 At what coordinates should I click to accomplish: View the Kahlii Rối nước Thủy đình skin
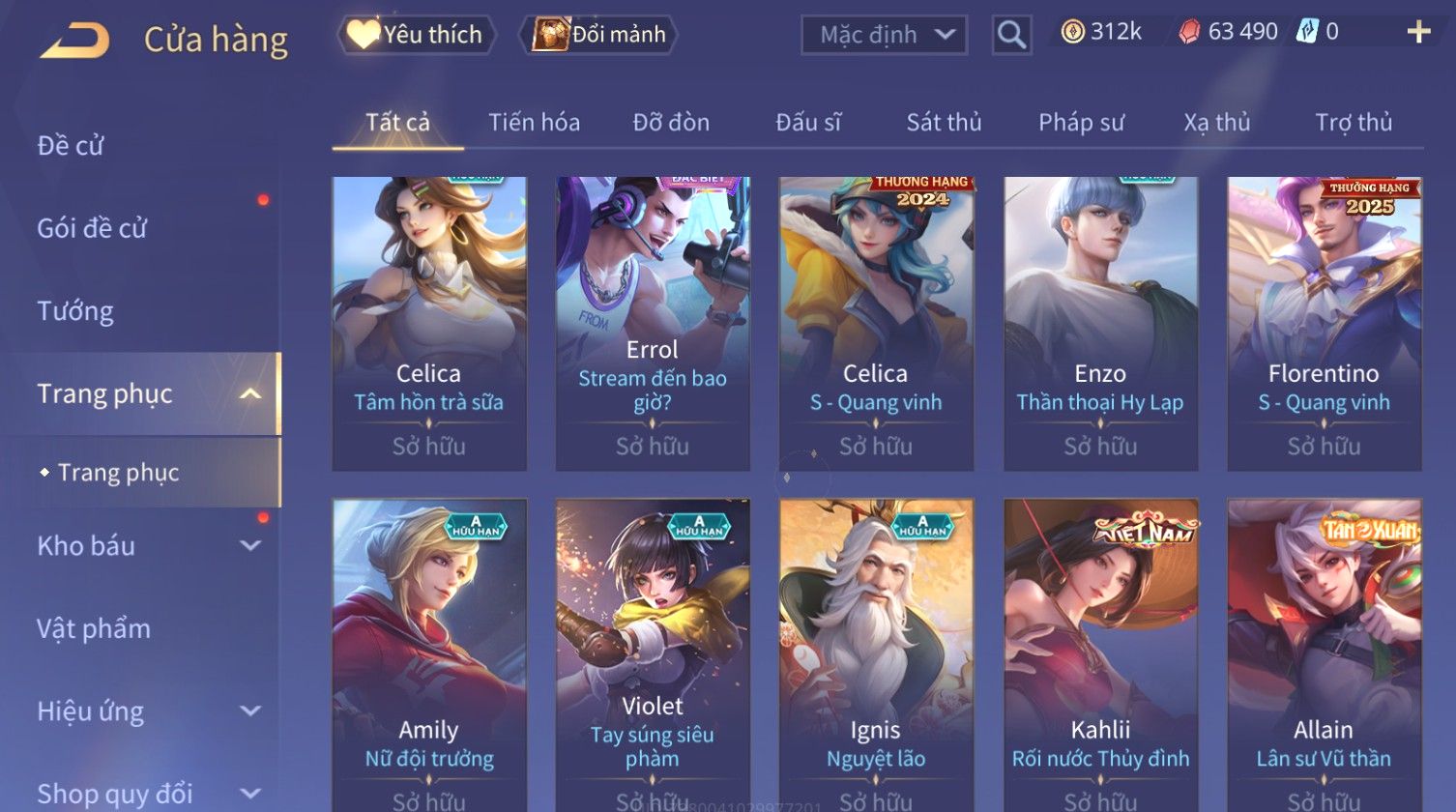(1100, 655)
